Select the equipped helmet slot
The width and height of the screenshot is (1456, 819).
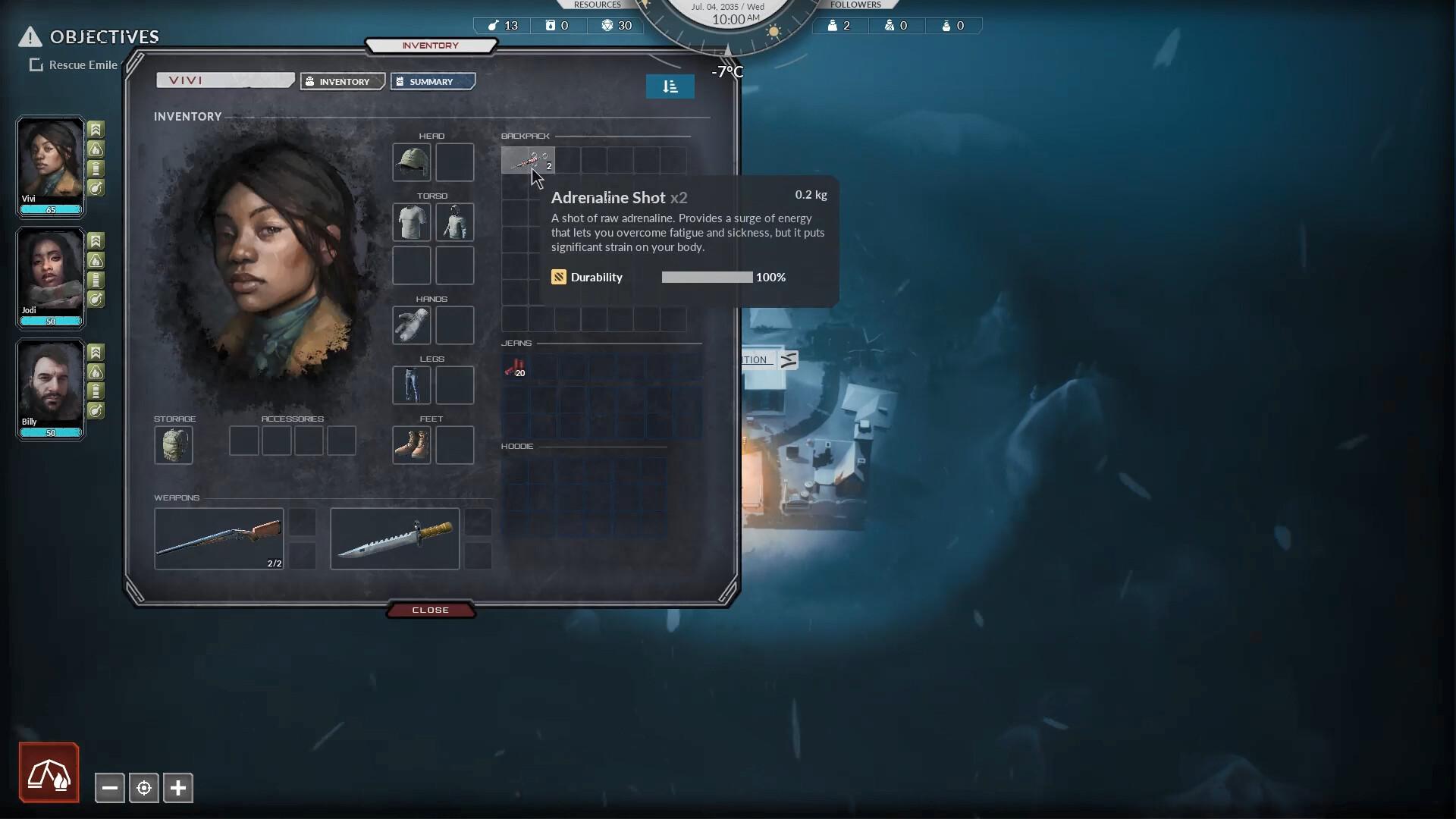[411, 162]
